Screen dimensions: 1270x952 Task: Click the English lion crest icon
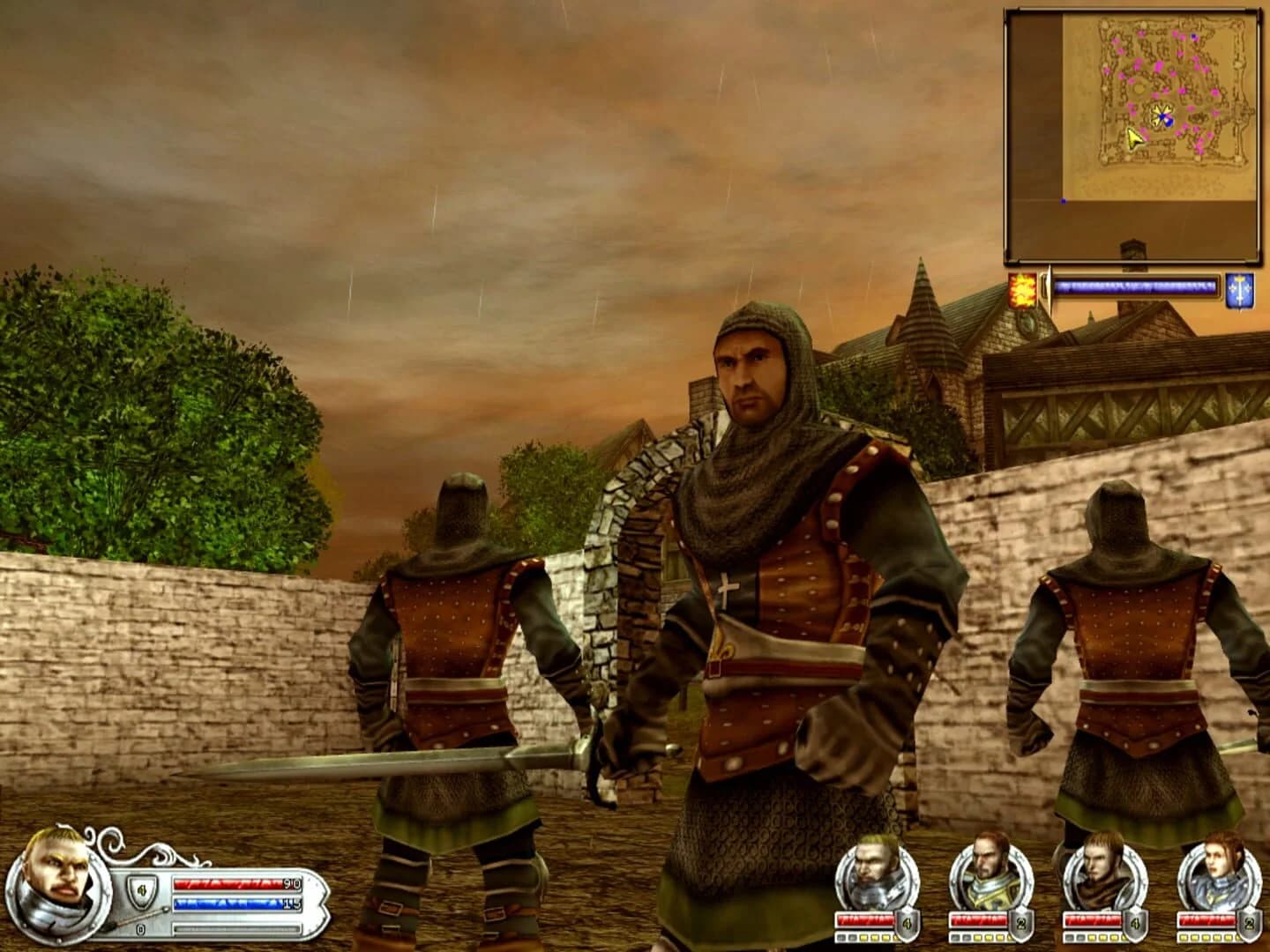pos(1022,288)
